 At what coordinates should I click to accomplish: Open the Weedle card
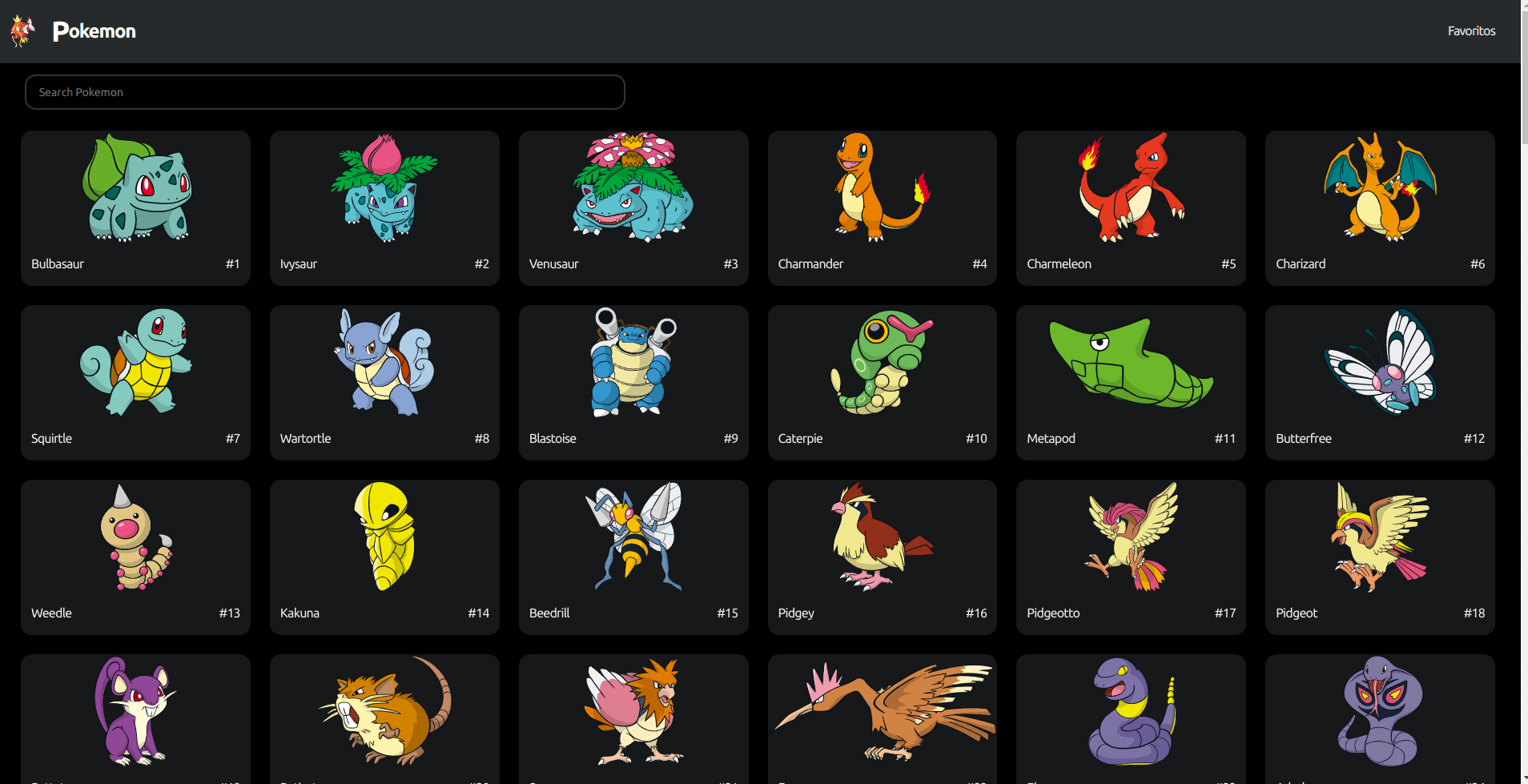point(135,557)
